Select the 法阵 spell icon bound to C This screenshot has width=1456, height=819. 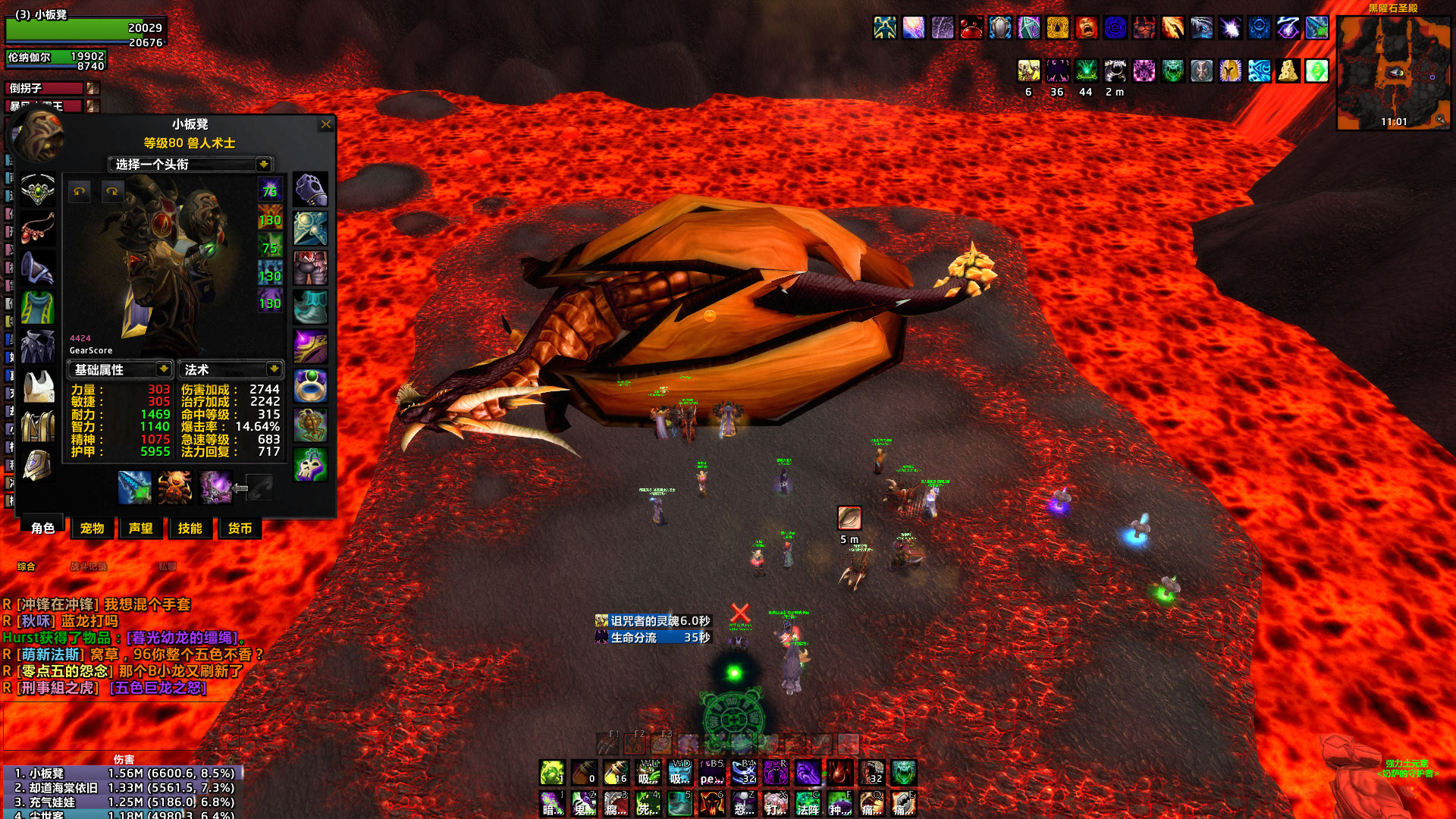(x=809, y=805)
